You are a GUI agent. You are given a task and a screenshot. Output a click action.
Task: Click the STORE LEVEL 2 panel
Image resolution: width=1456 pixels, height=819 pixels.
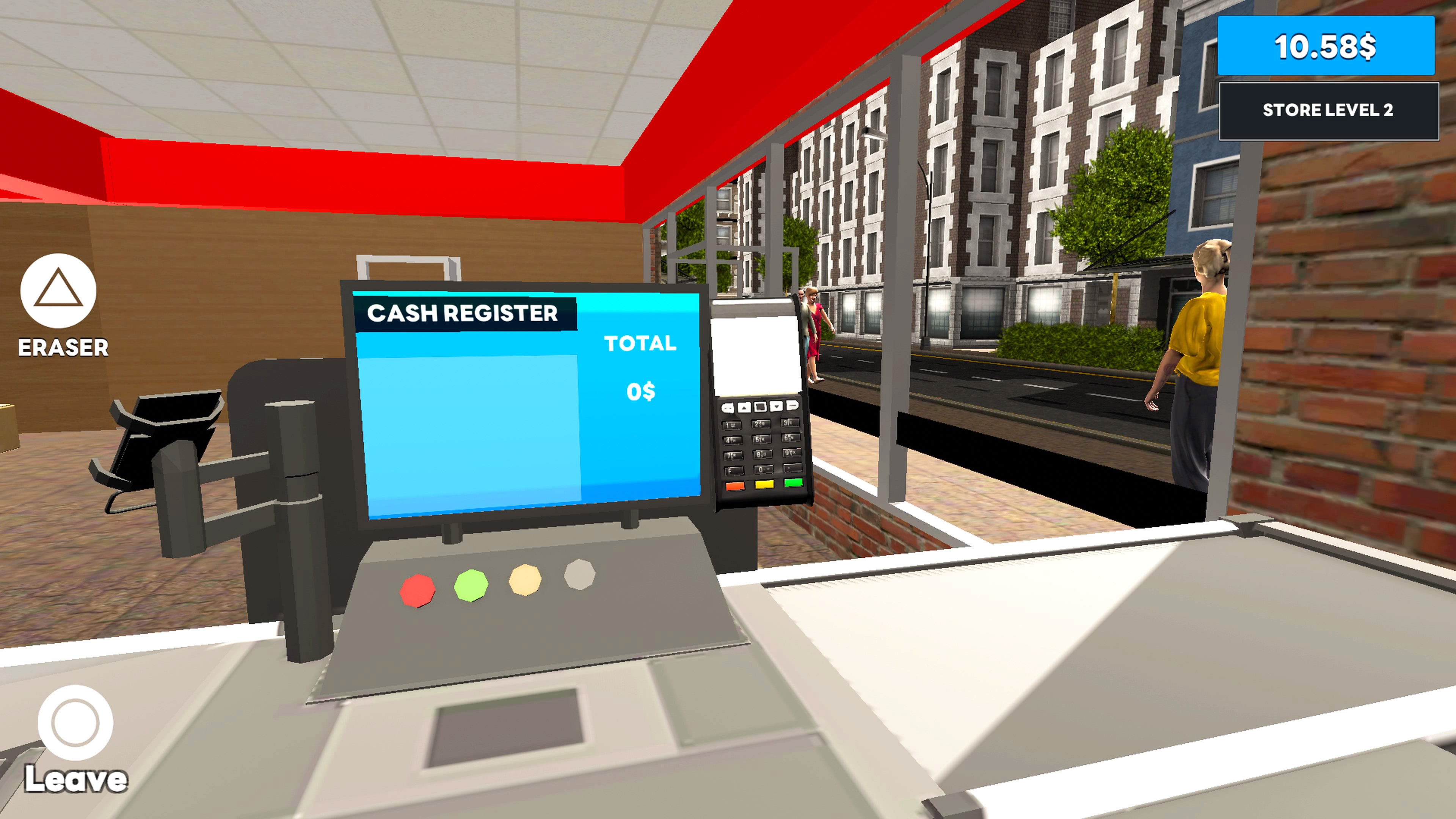pyautogui.click(x=1328, y=111)
